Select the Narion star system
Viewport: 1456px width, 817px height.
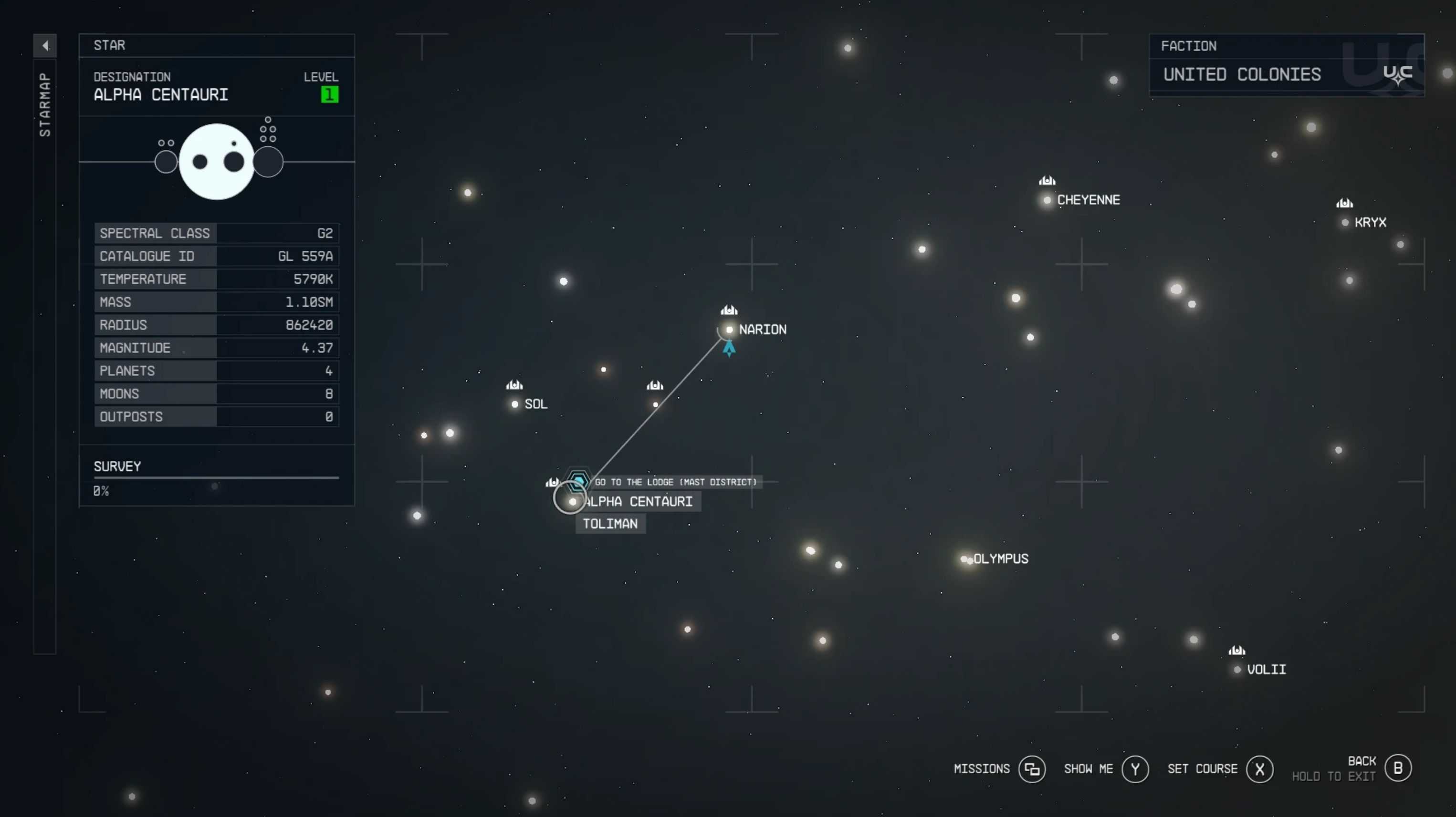click(x=729, y=330)
